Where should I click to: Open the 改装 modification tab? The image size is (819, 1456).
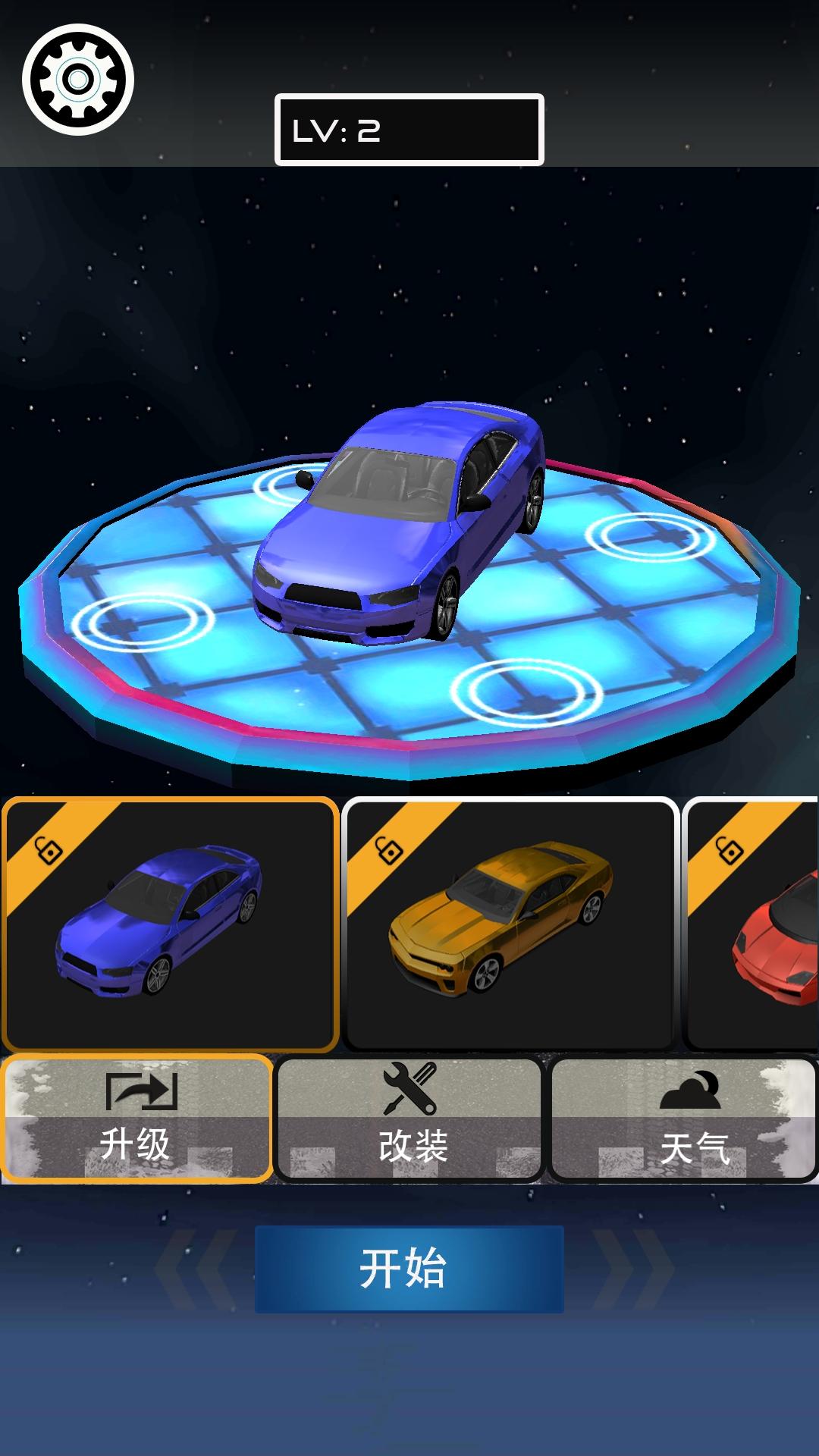pos(409,1119)
